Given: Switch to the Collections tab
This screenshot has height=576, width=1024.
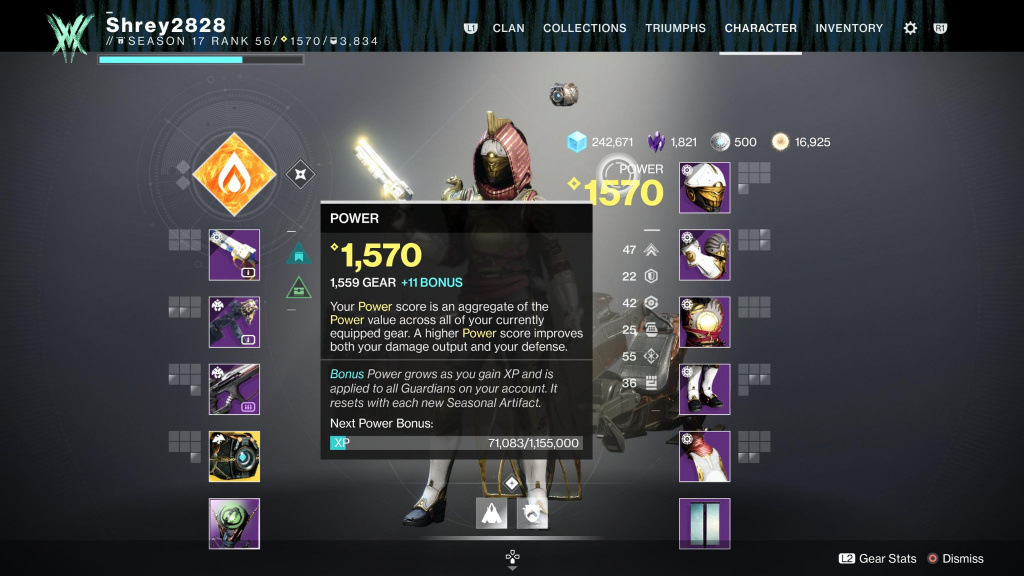Looking at the screenshot, I should (x=584, y=28).
